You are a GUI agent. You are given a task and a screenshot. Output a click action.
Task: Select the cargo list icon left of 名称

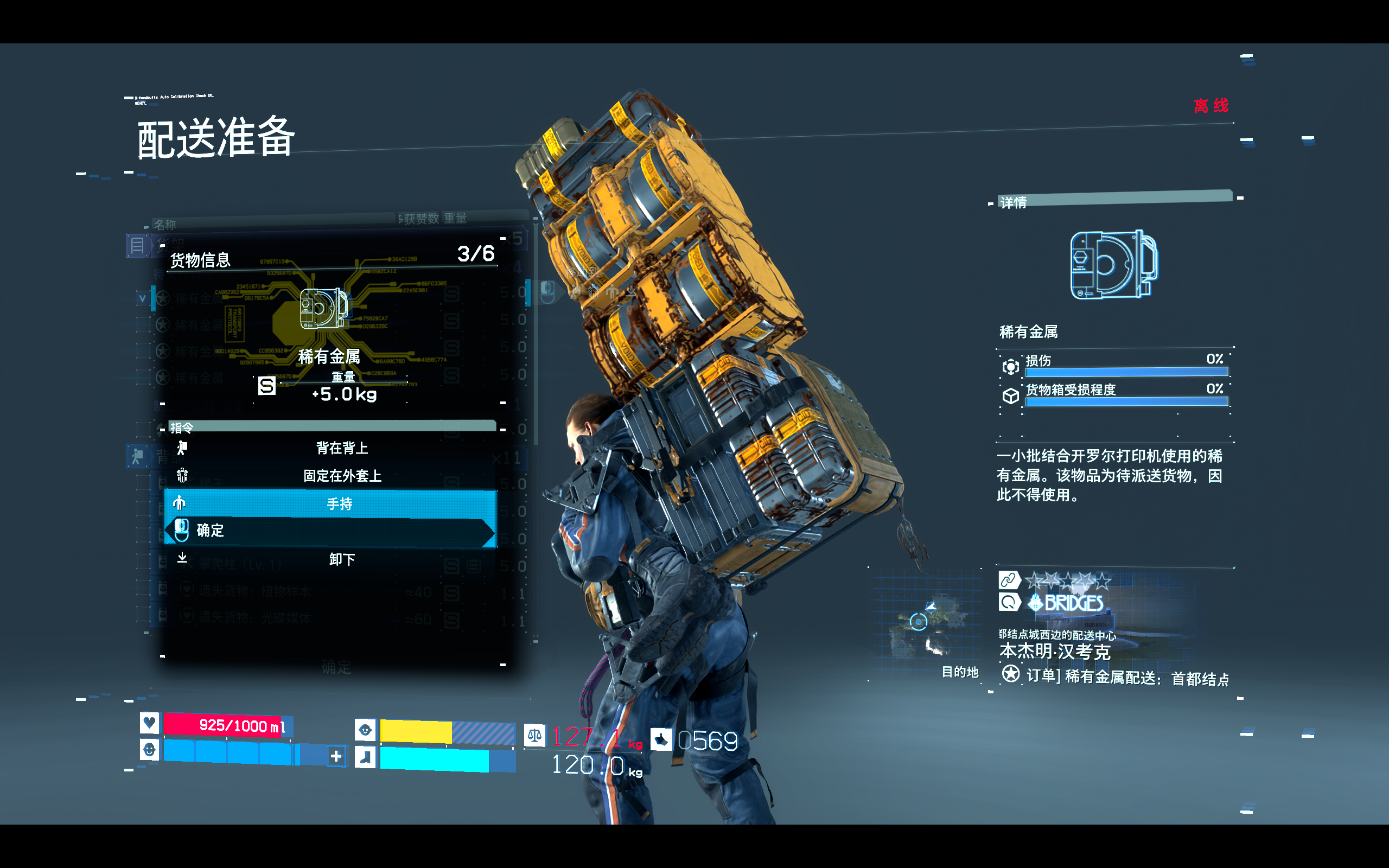coord(137,246)
